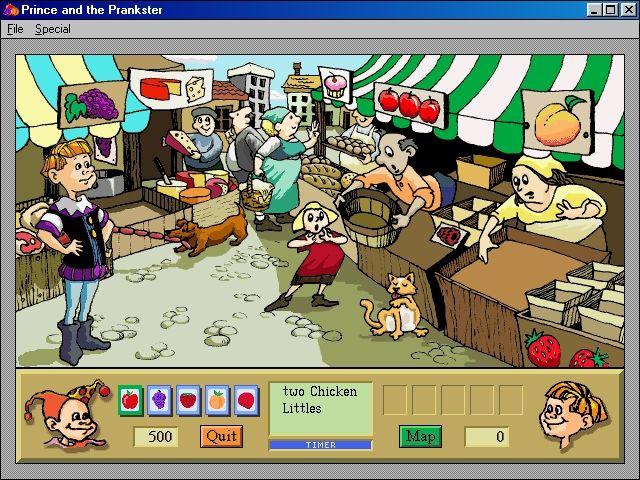
Task: Minimize the game window
Action: [x=594, y=10]
